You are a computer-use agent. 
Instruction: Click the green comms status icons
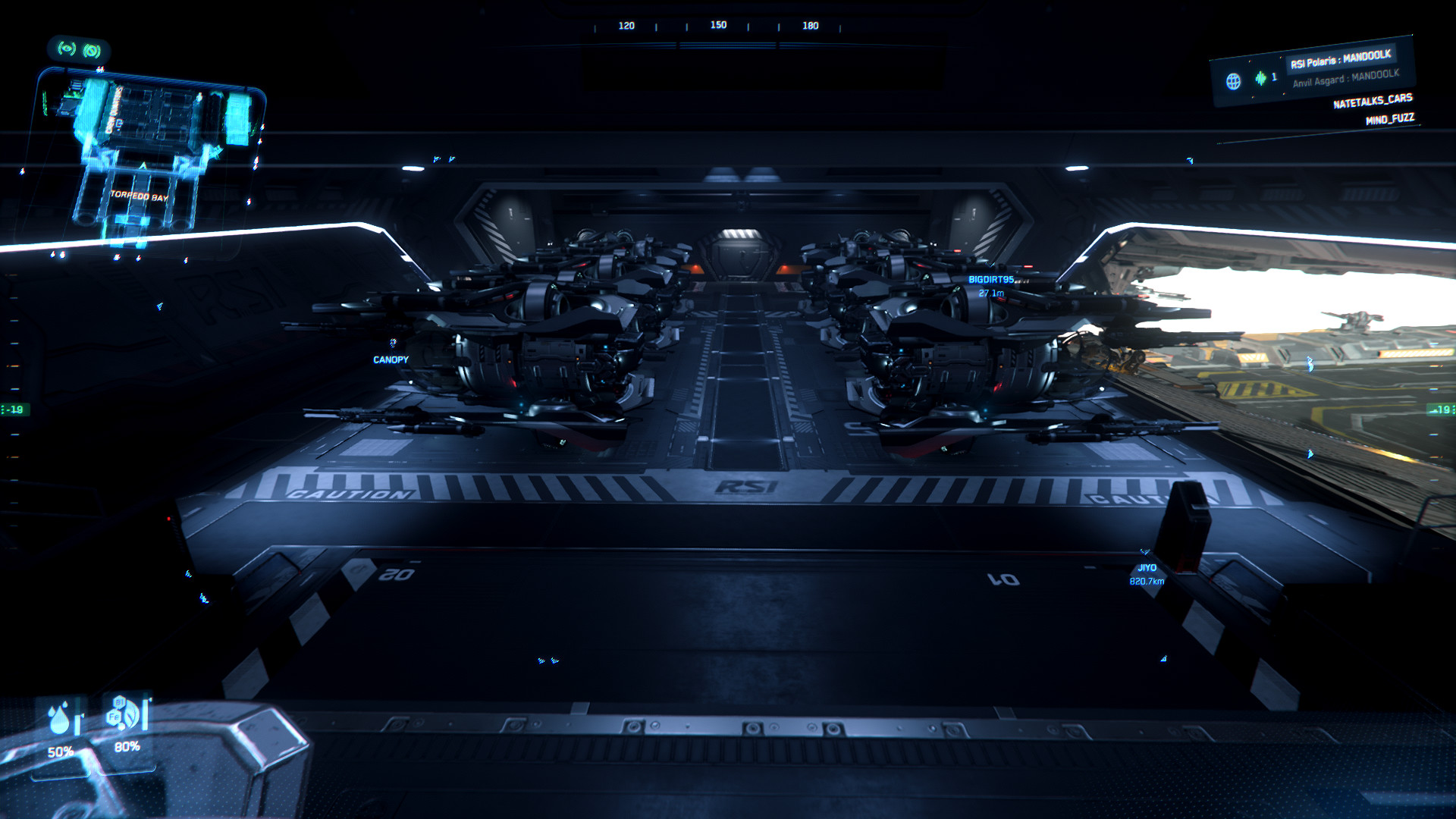point(79,50)
